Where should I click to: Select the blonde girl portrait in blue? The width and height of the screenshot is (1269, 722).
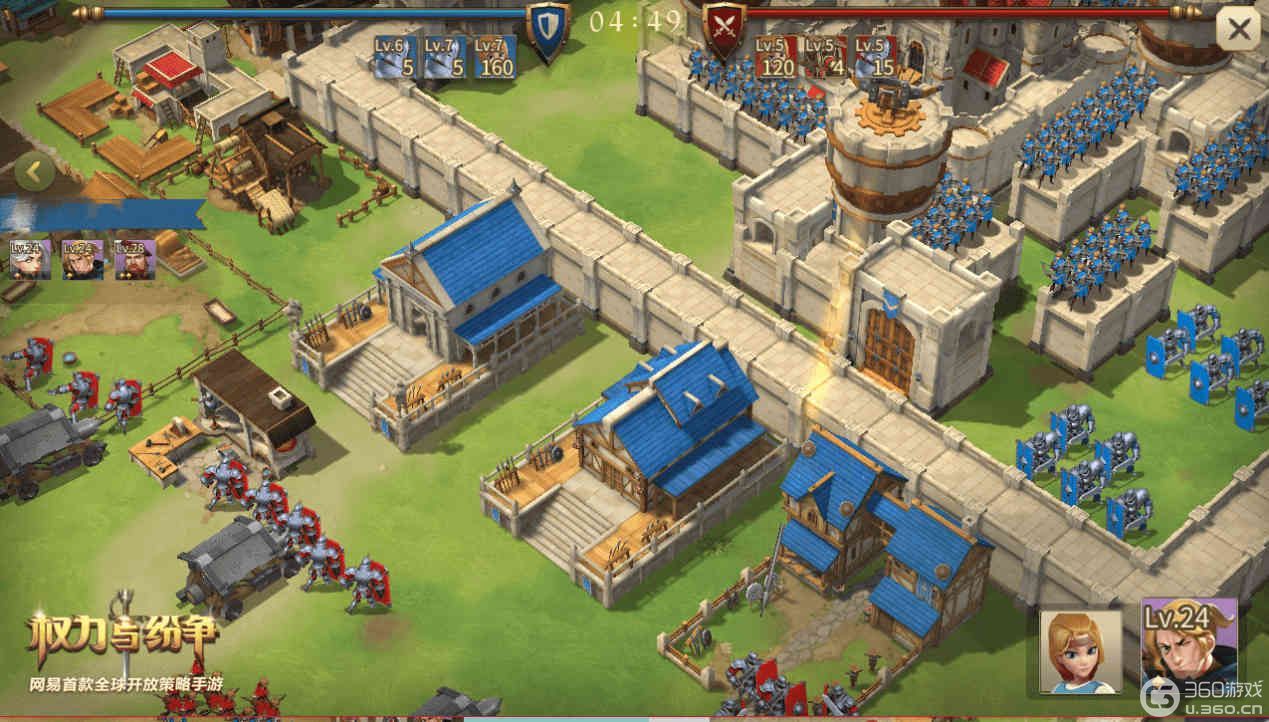[1081, 651]
